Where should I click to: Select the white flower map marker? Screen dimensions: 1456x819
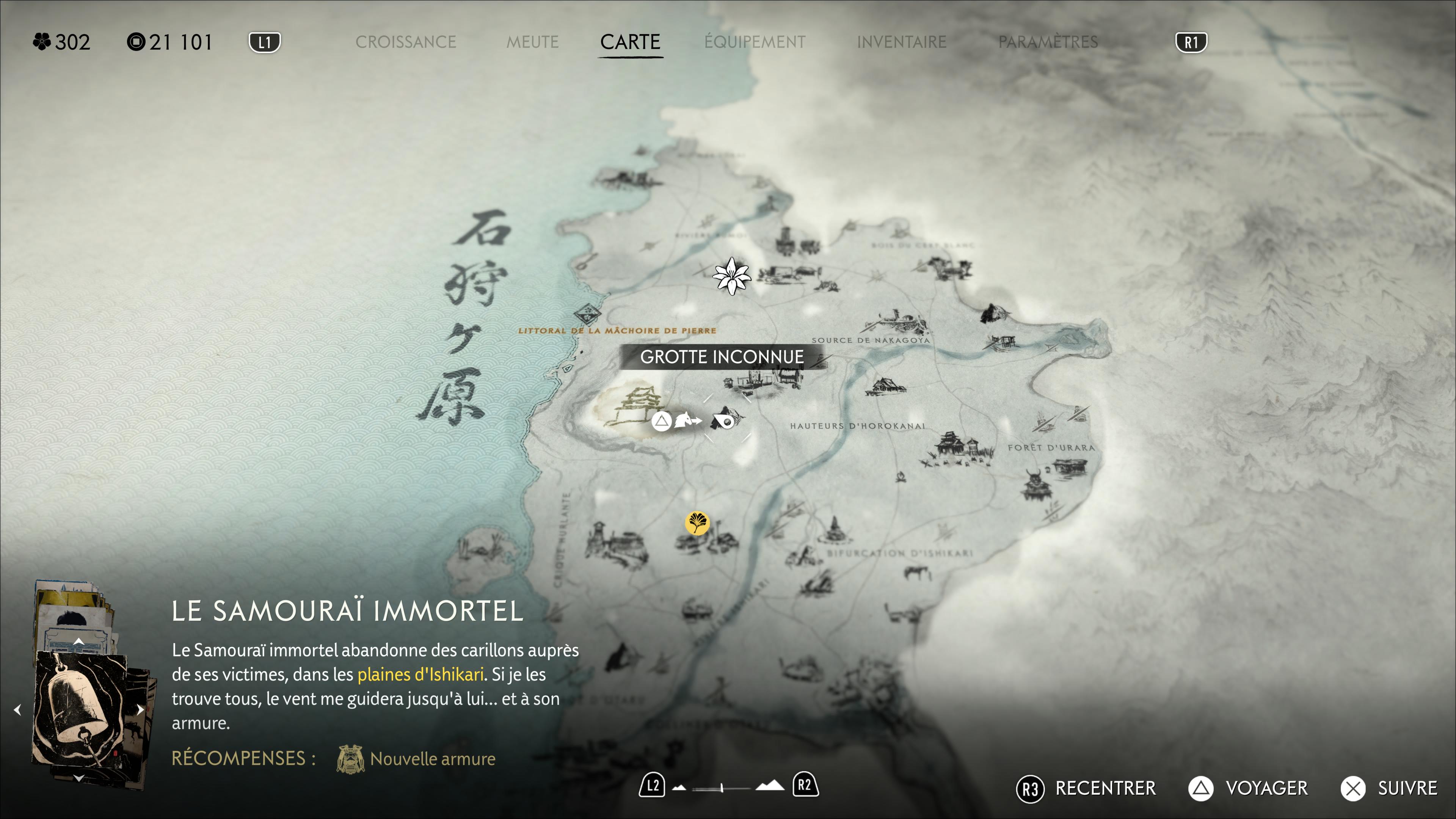click(x=732, y=276)
